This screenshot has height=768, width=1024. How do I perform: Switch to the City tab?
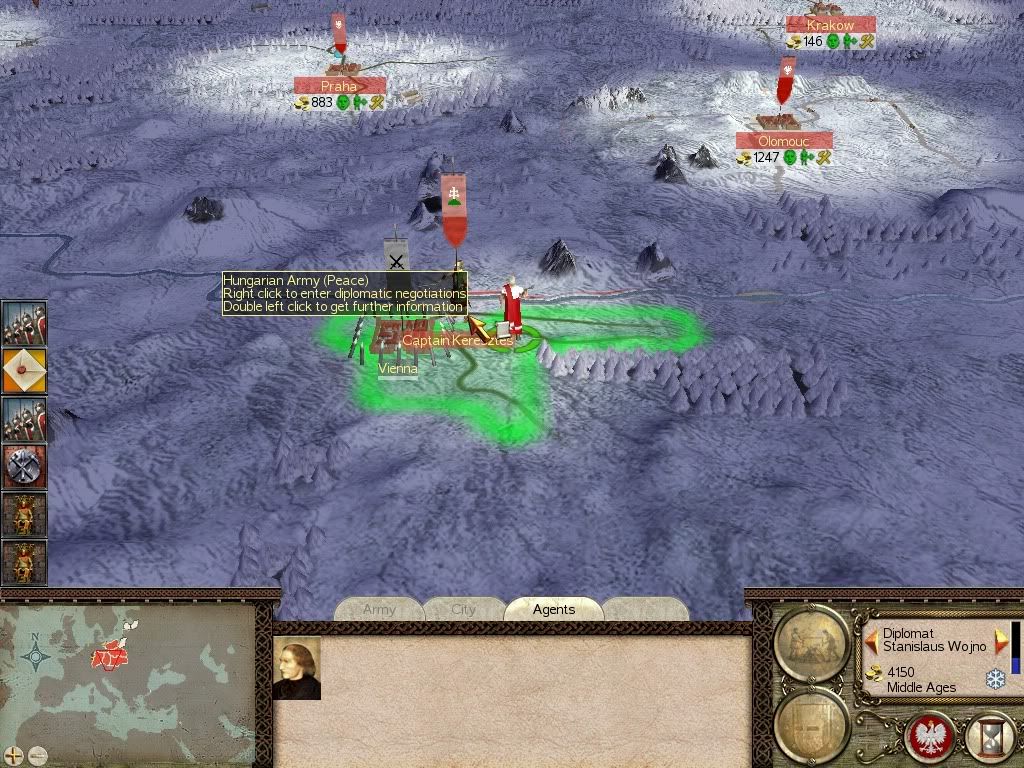(463, 609)
